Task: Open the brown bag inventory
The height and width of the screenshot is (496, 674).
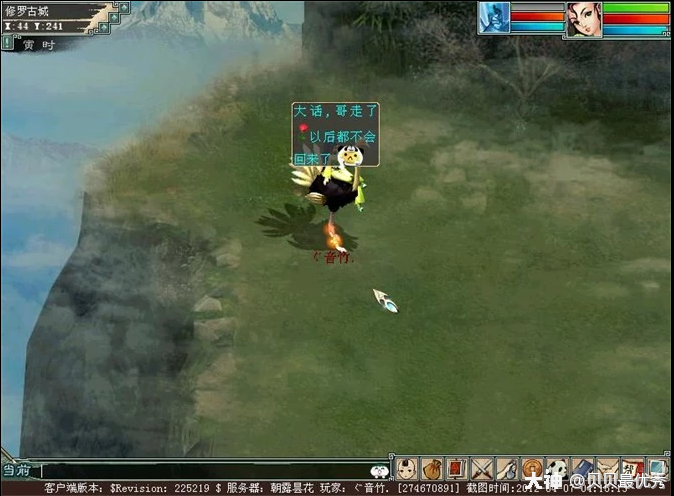Action: 432,468
